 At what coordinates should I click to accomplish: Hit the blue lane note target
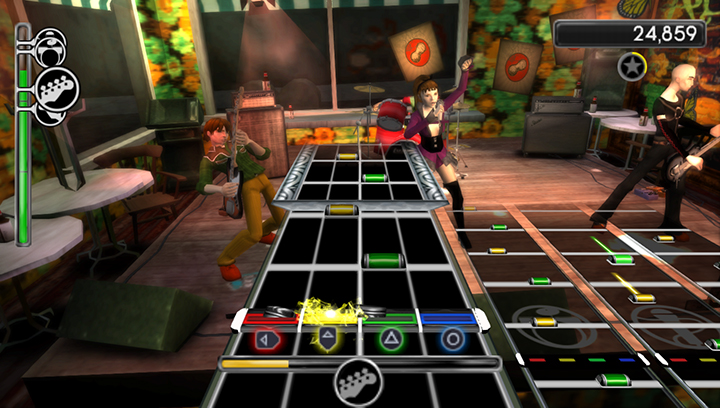pos(452,339)
